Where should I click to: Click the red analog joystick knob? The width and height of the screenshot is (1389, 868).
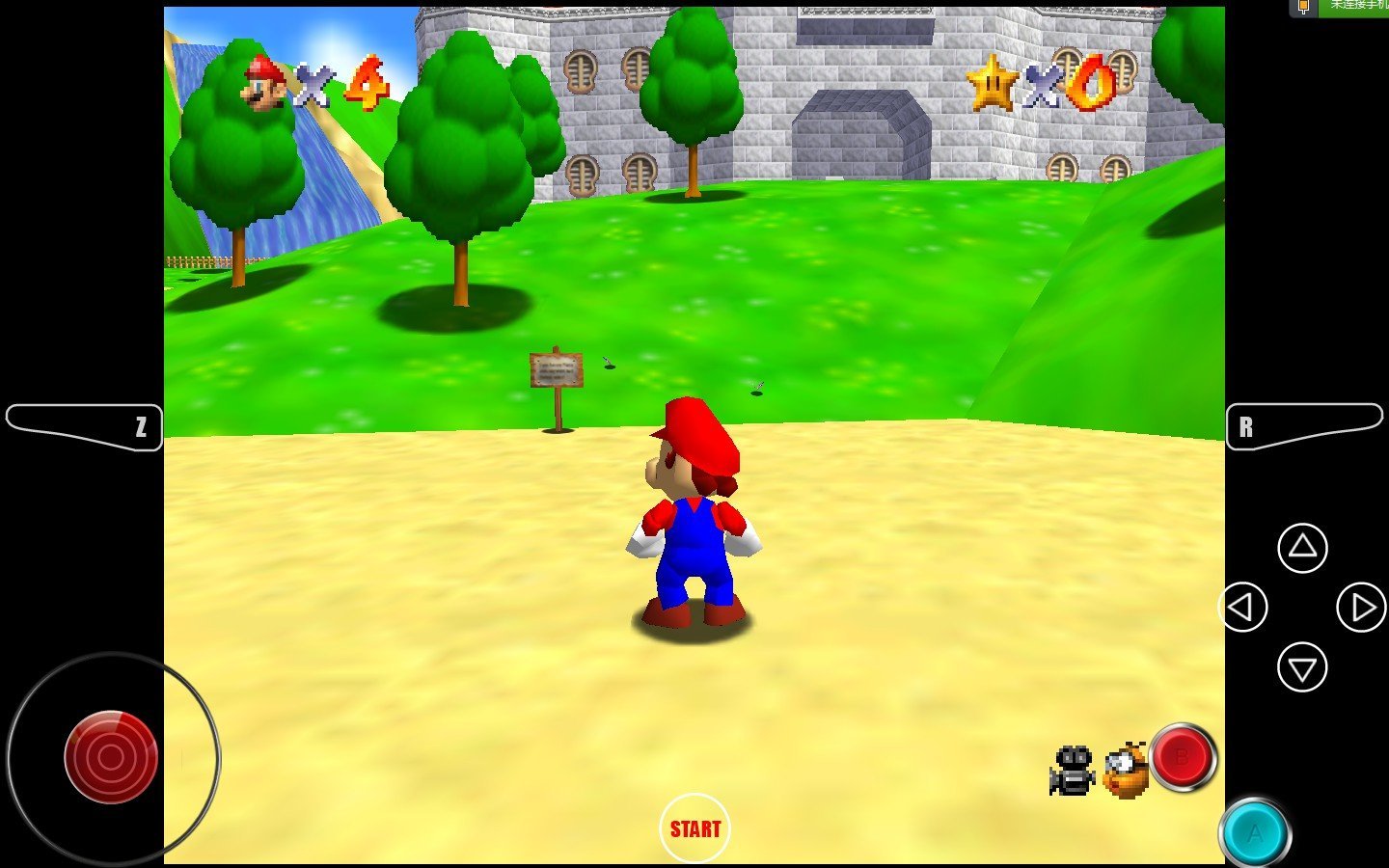tap(111, 757)
